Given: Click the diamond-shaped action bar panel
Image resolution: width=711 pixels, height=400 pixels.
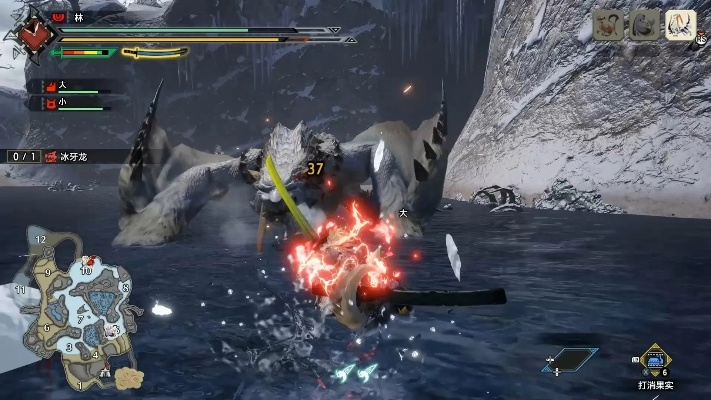Looking at the screenshot, I should coord(570,359).
